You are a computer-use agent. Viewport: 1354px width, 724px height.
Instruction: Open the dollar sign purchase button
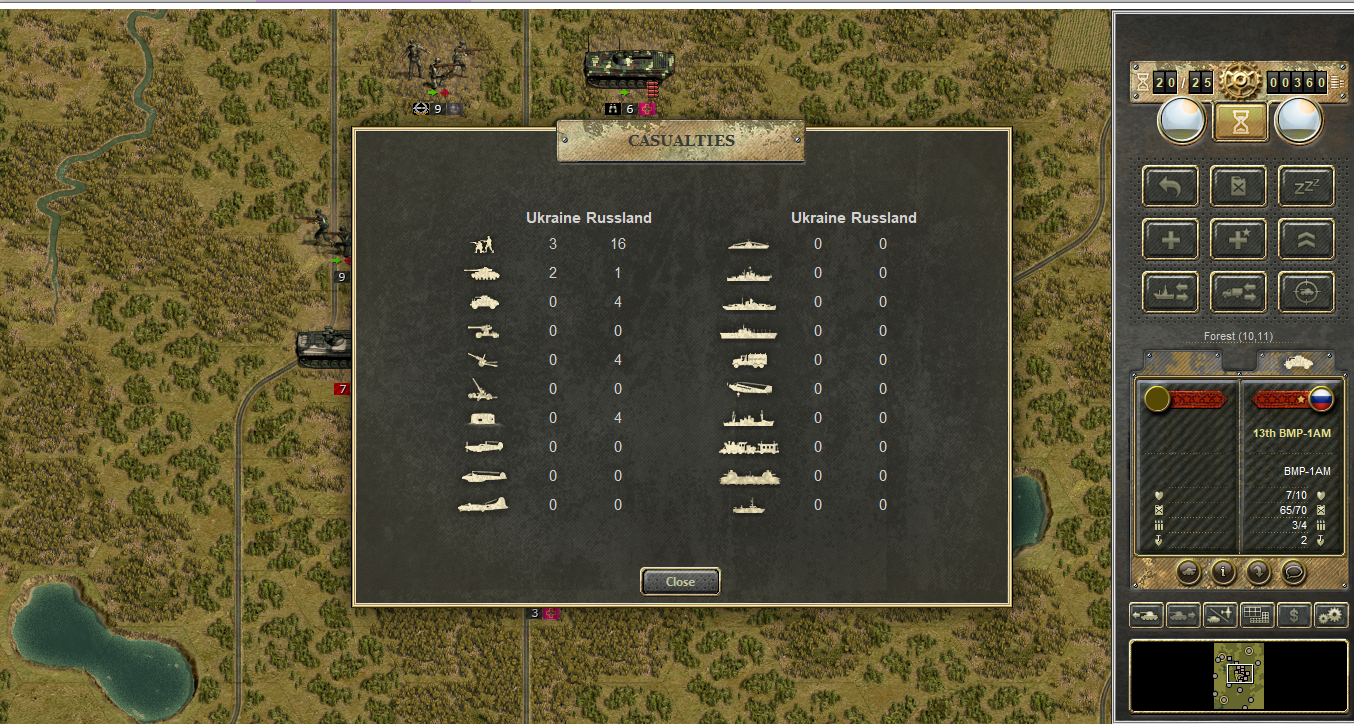click(x=1294, y=615)
